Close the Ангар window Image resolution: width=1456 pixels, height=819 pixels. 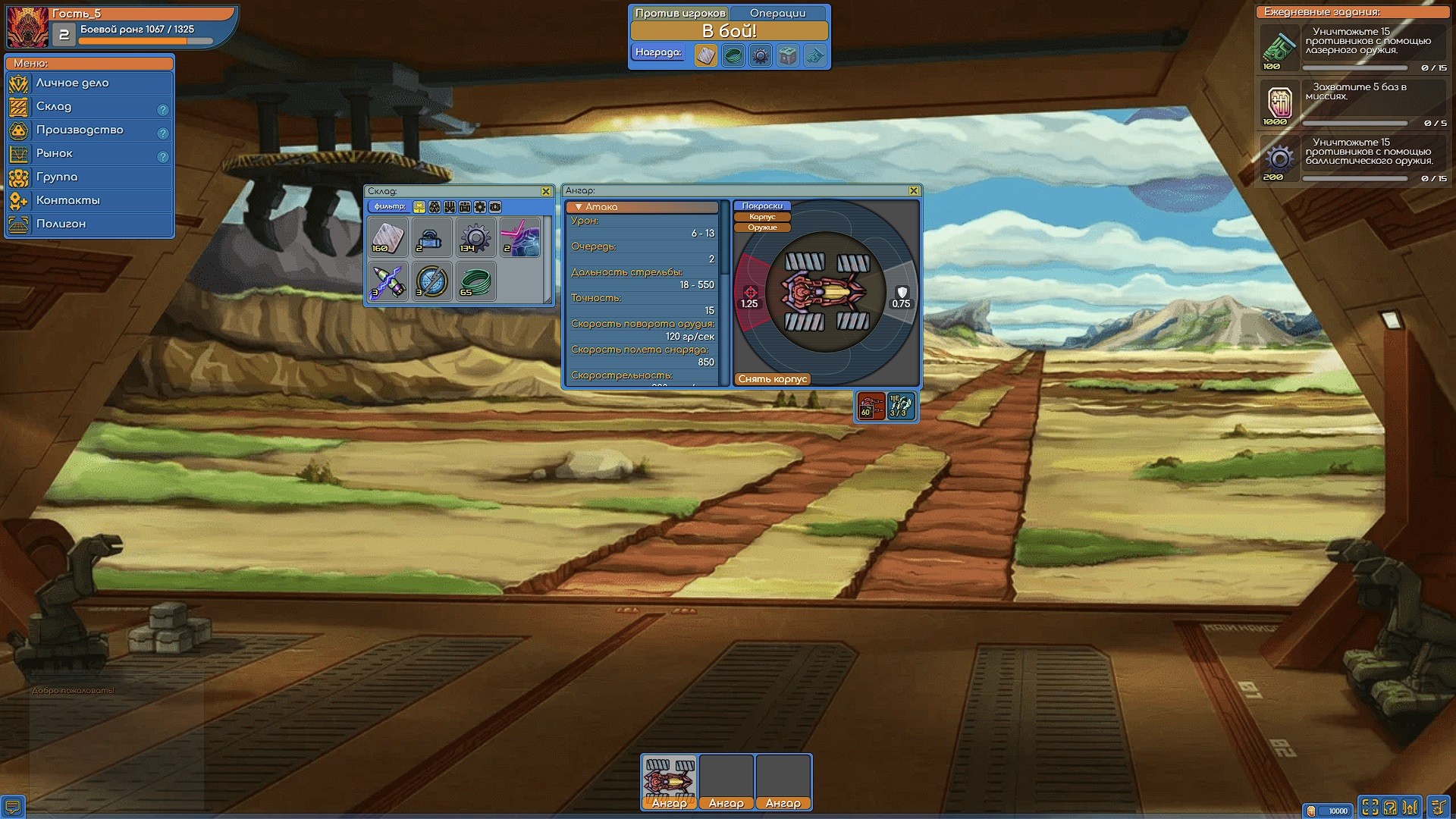click(x=913, y=191)
